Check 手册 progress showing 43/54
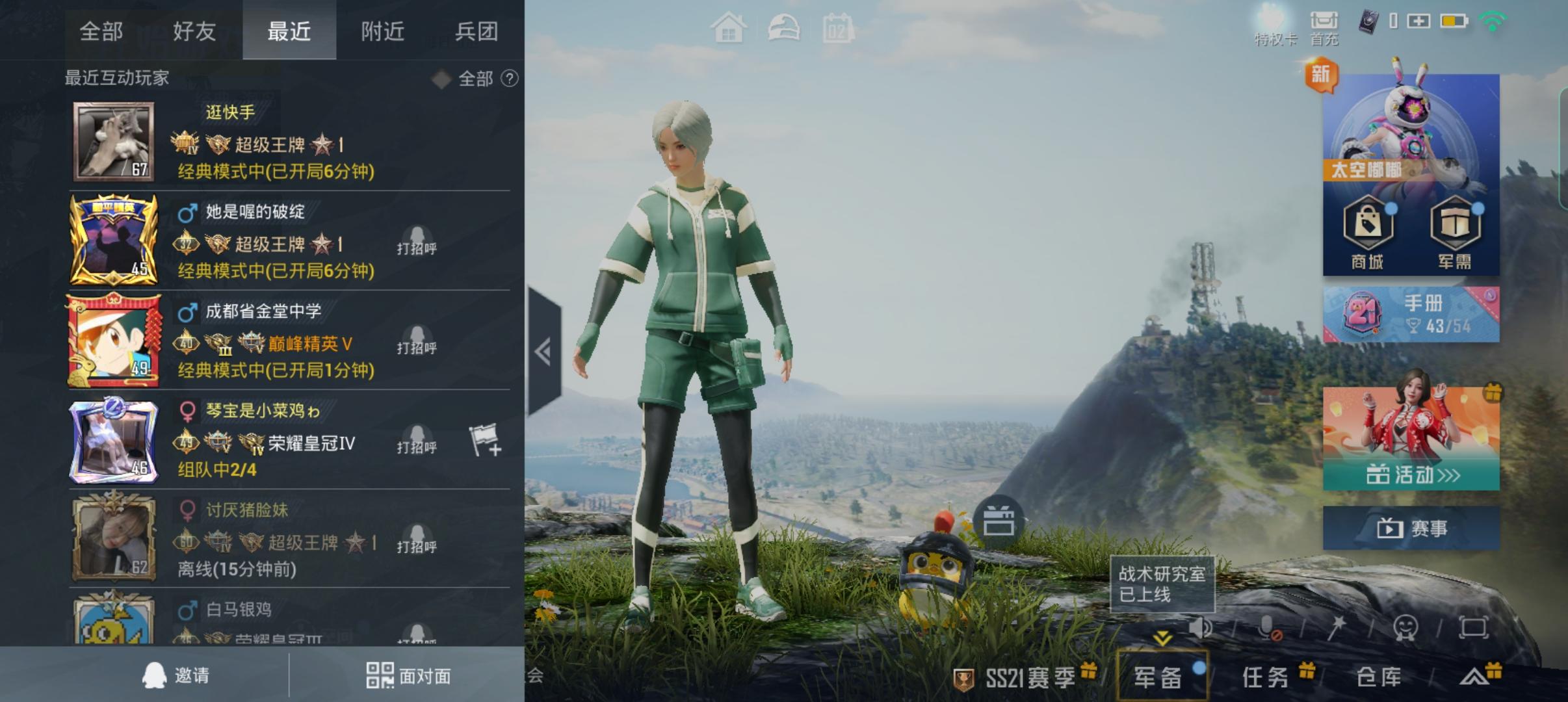Viewport: 1568px width, 702px height. click(1411, 313)
